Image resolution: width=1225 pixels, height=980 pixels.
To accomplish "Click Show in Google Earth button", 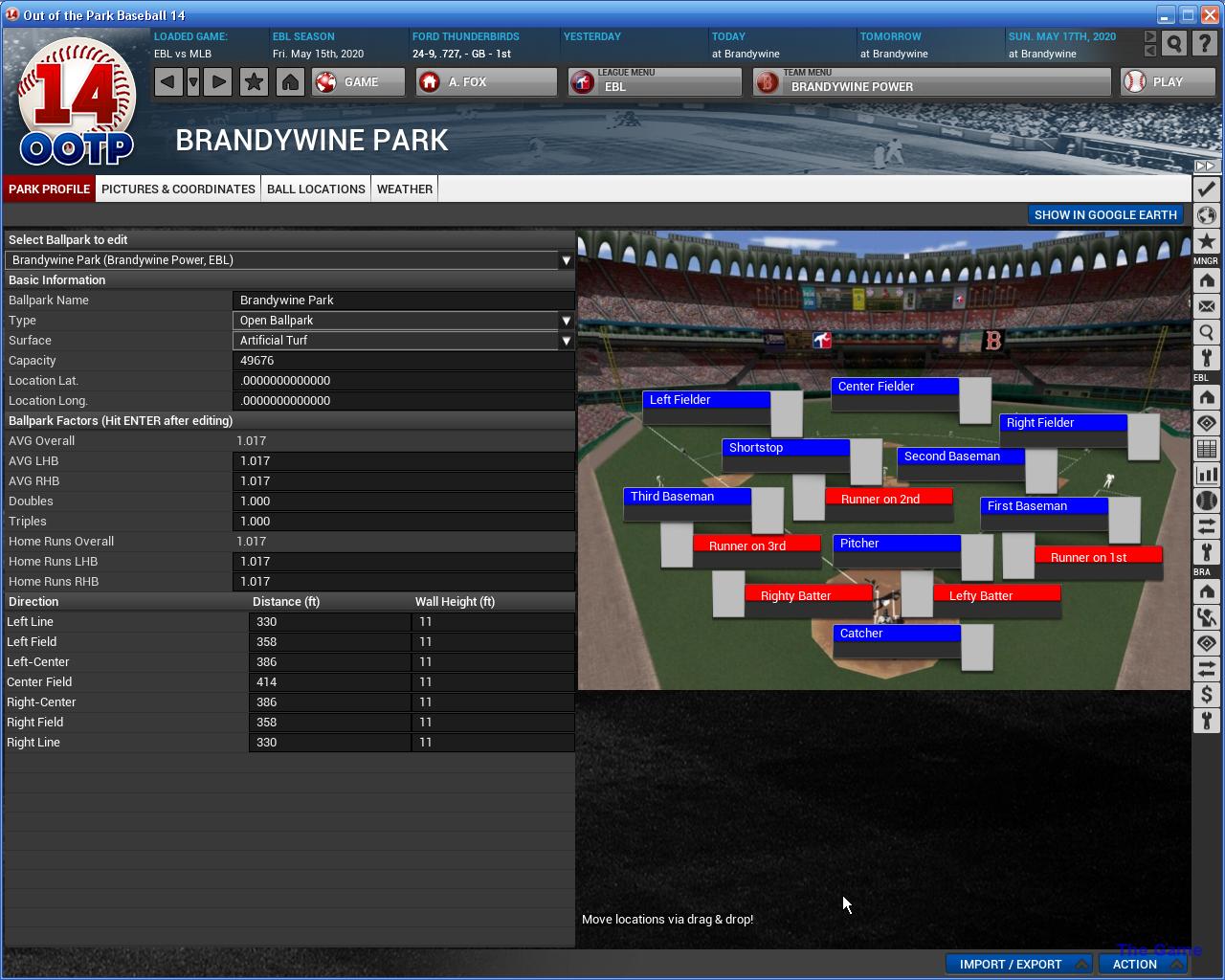I will 1105,214.
